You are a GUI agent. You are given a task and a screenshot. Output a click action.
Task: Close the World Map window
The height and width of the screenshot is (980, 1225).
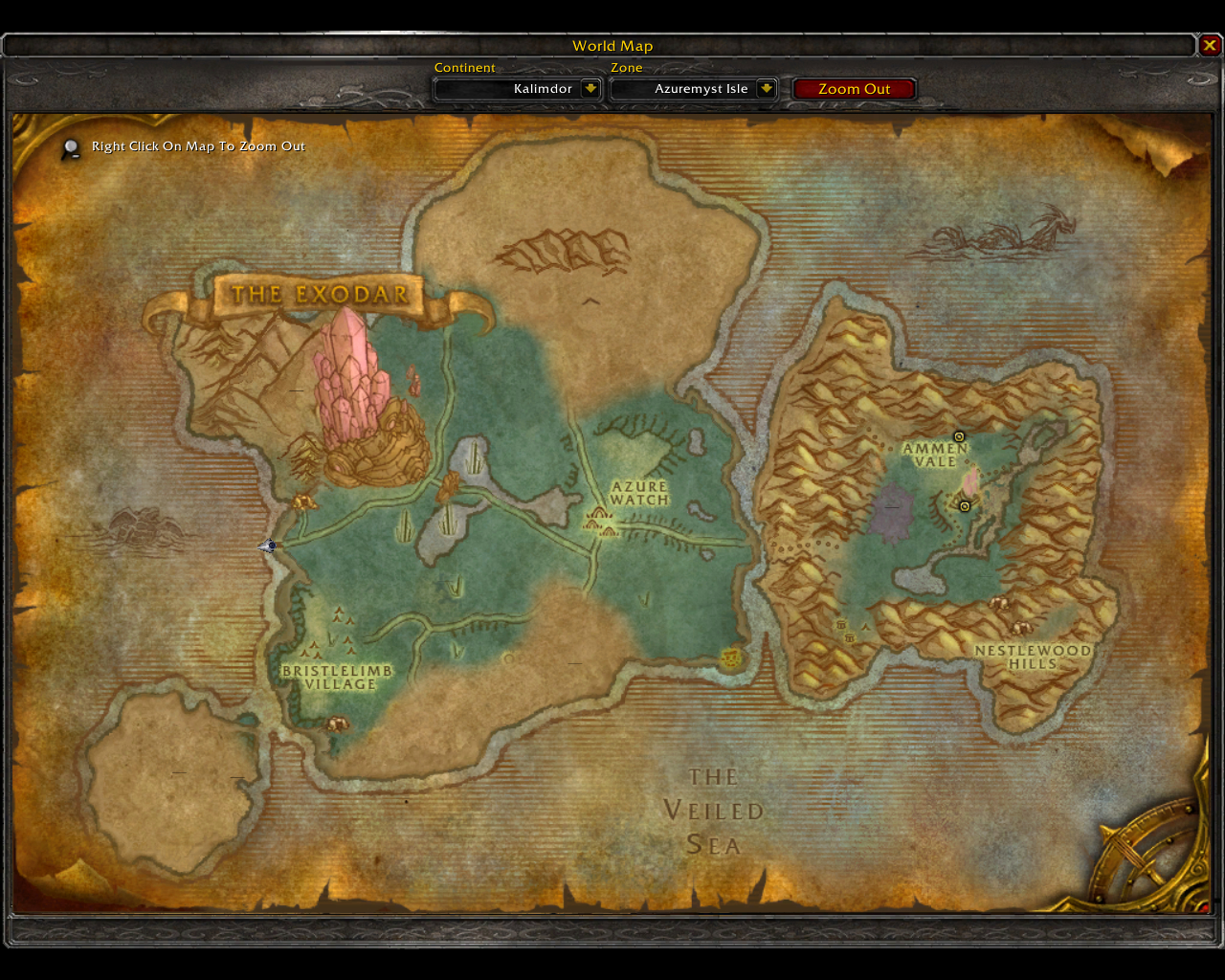coord(1210,45)
